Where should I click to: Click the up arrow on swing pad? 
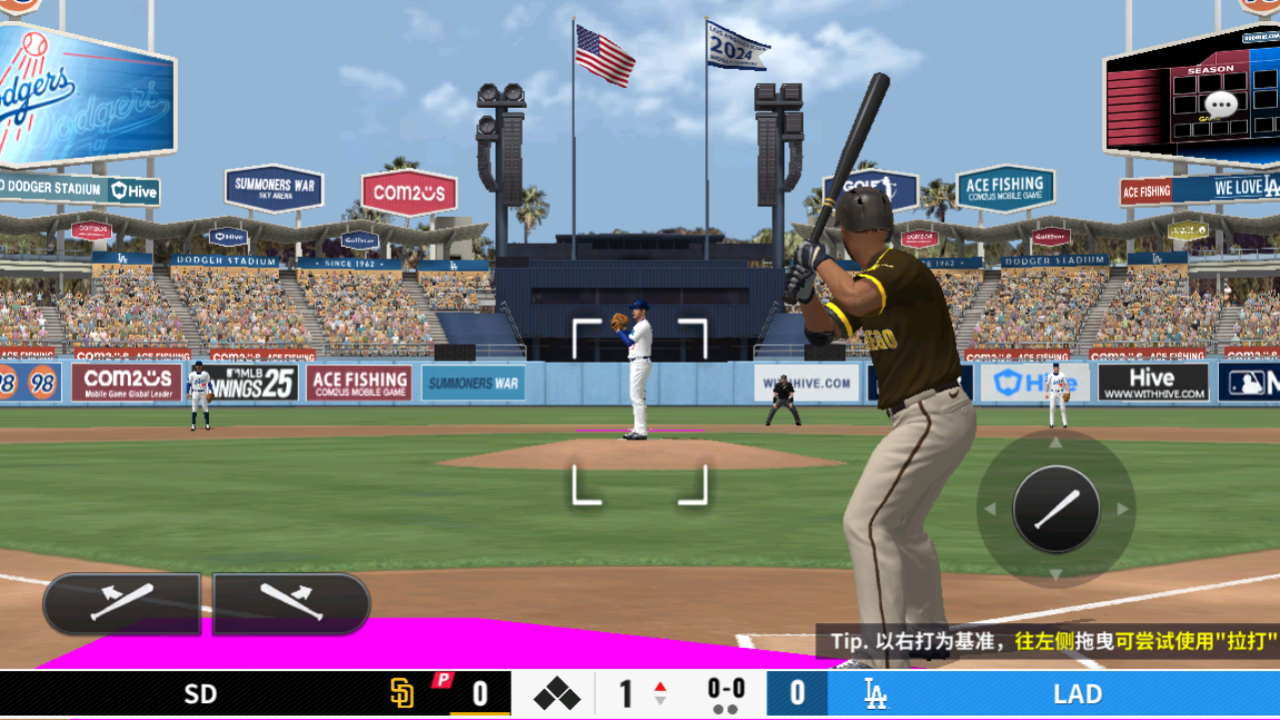point(1056,442)
